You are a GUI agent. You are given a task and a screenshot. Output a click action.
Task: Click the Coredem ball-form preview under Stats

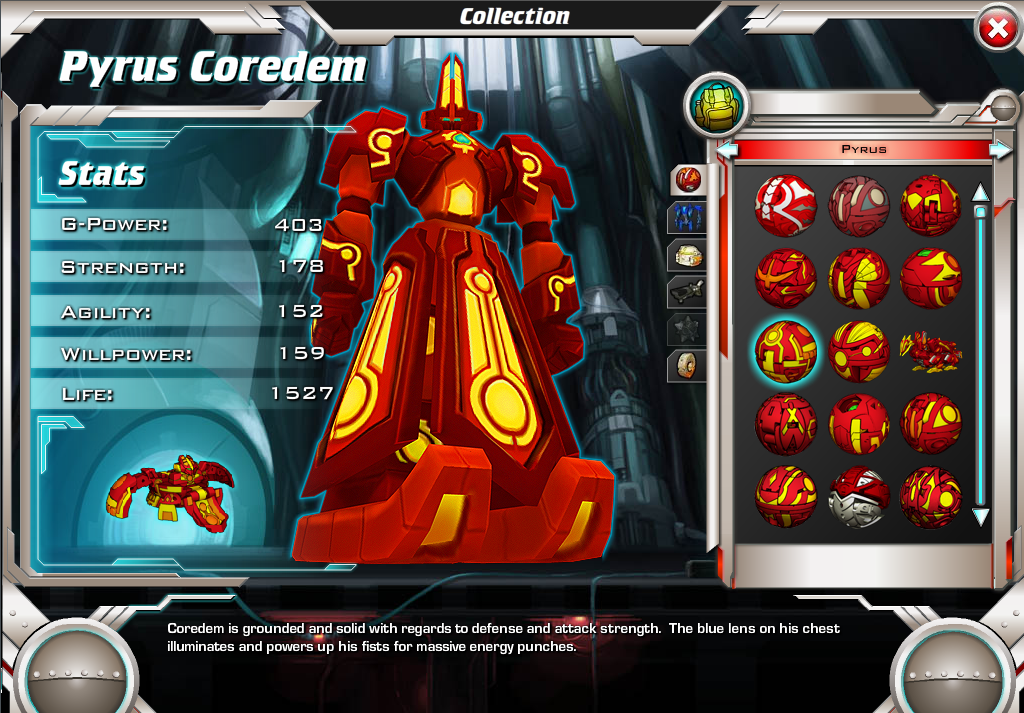[170, 492]
